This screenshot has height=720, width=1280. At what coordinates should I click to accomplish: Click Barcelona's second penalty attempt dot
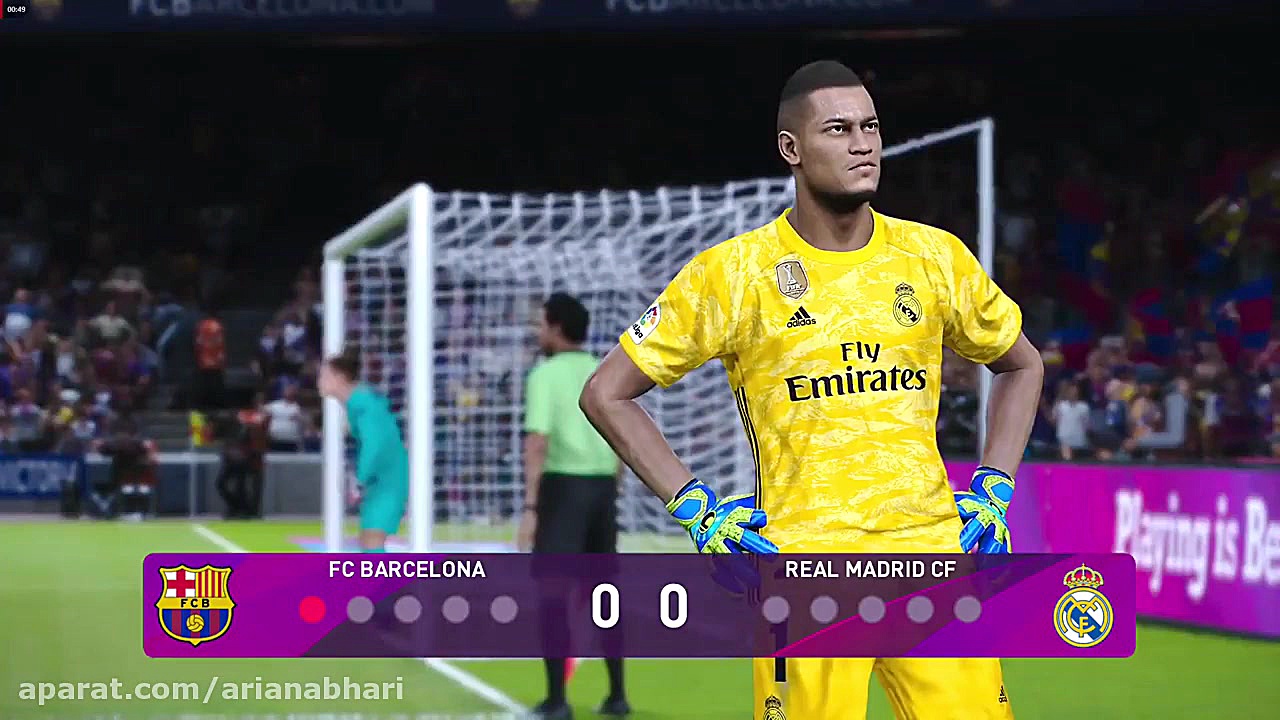click(358, 609)
